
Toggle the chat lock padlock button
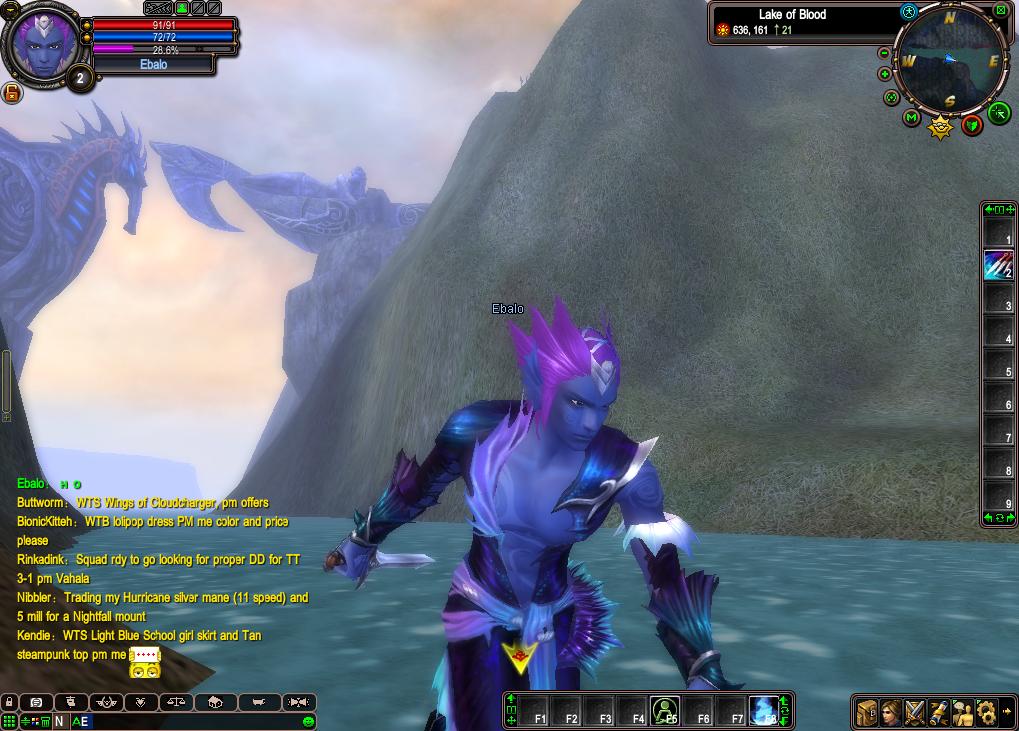pos(9,702)
